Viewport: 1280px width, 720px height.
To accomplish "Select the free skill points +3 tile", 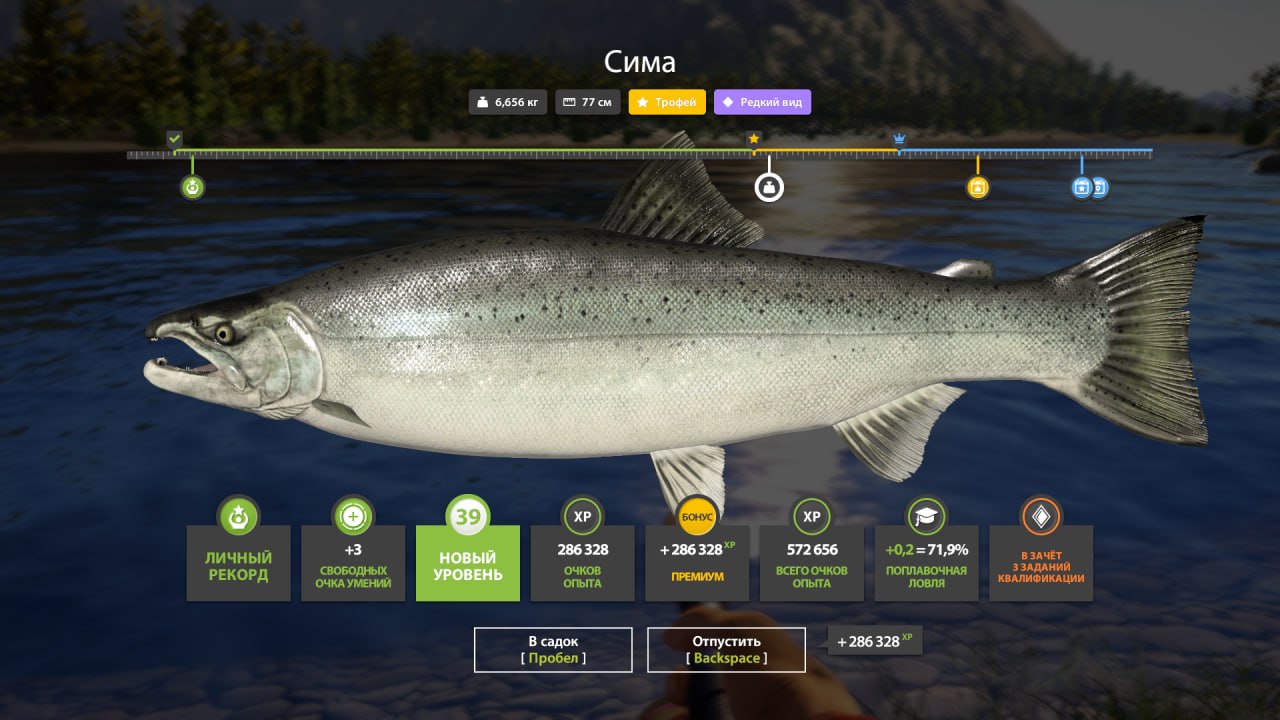I will (353, 563).
